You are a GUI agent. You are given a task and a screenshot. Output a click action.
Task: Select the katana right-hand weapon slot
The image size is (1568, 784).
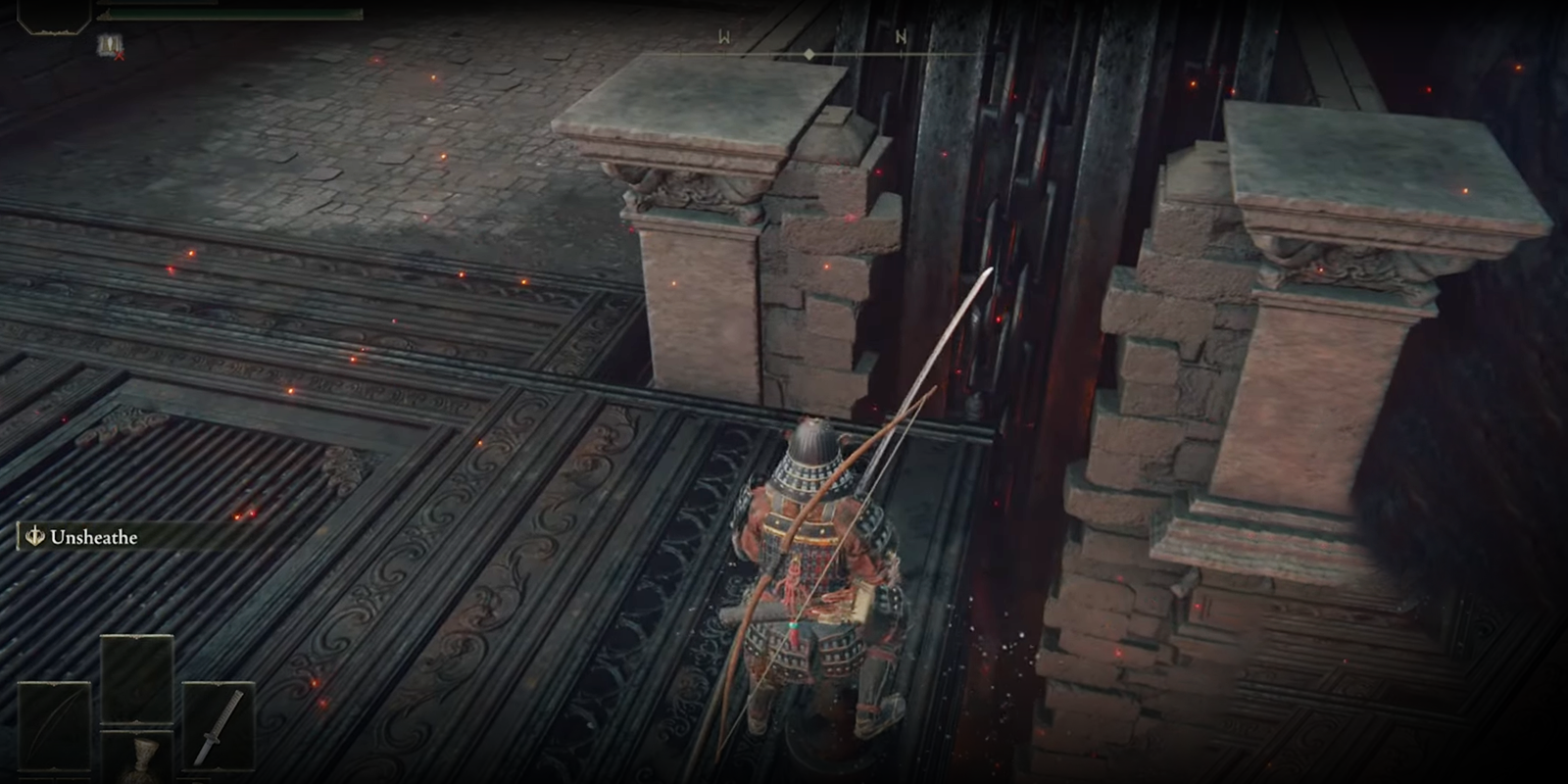pos(218,726)
